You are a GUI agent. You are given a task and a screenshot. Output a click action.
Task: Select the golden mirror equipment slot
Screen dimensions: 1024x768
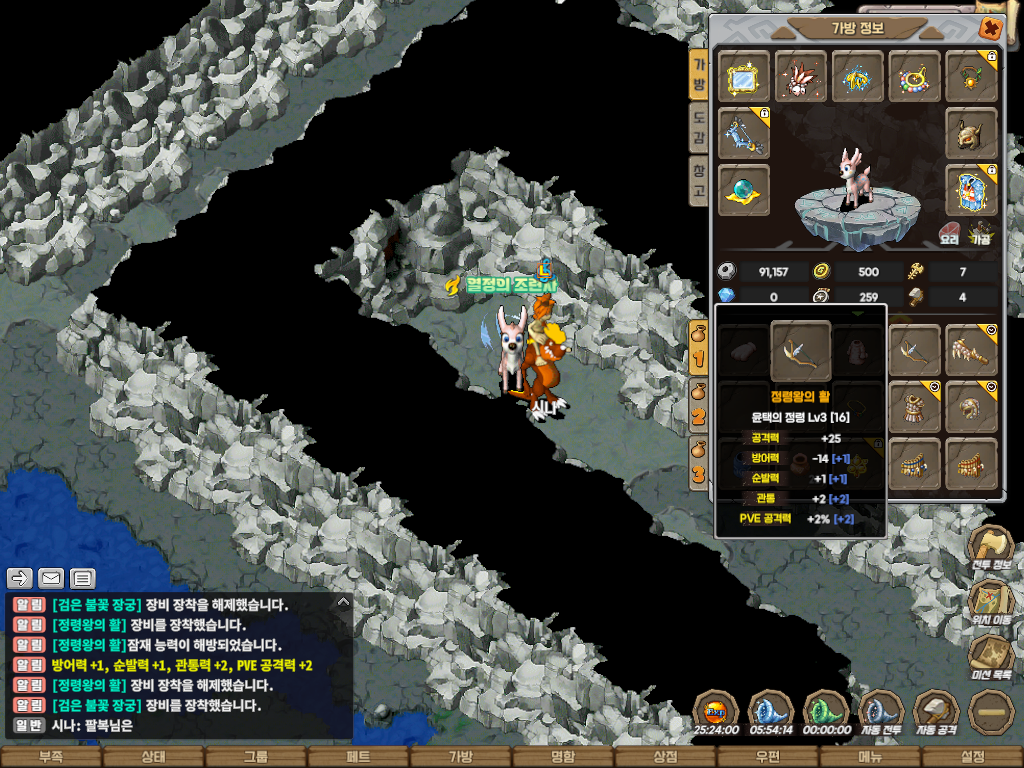pyautogui.click(x=744, y=76)
